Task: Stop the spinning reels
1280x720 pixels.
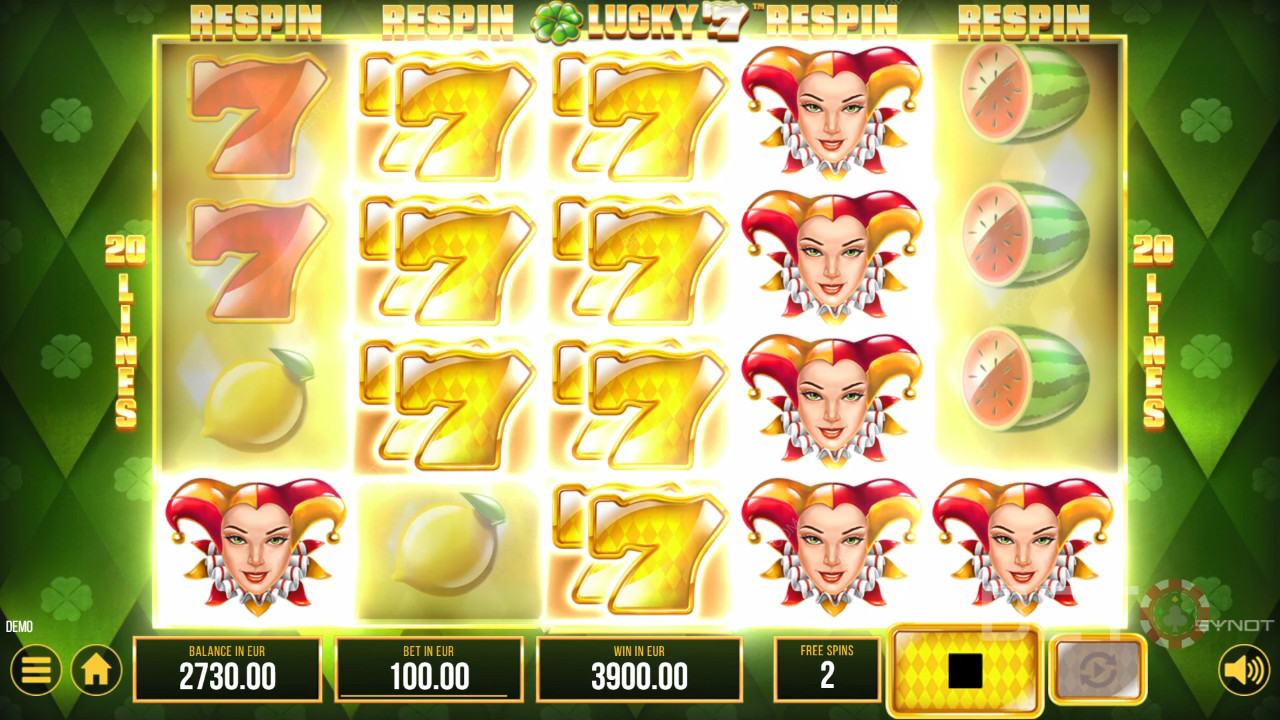Action: click(x=965, y=672)
